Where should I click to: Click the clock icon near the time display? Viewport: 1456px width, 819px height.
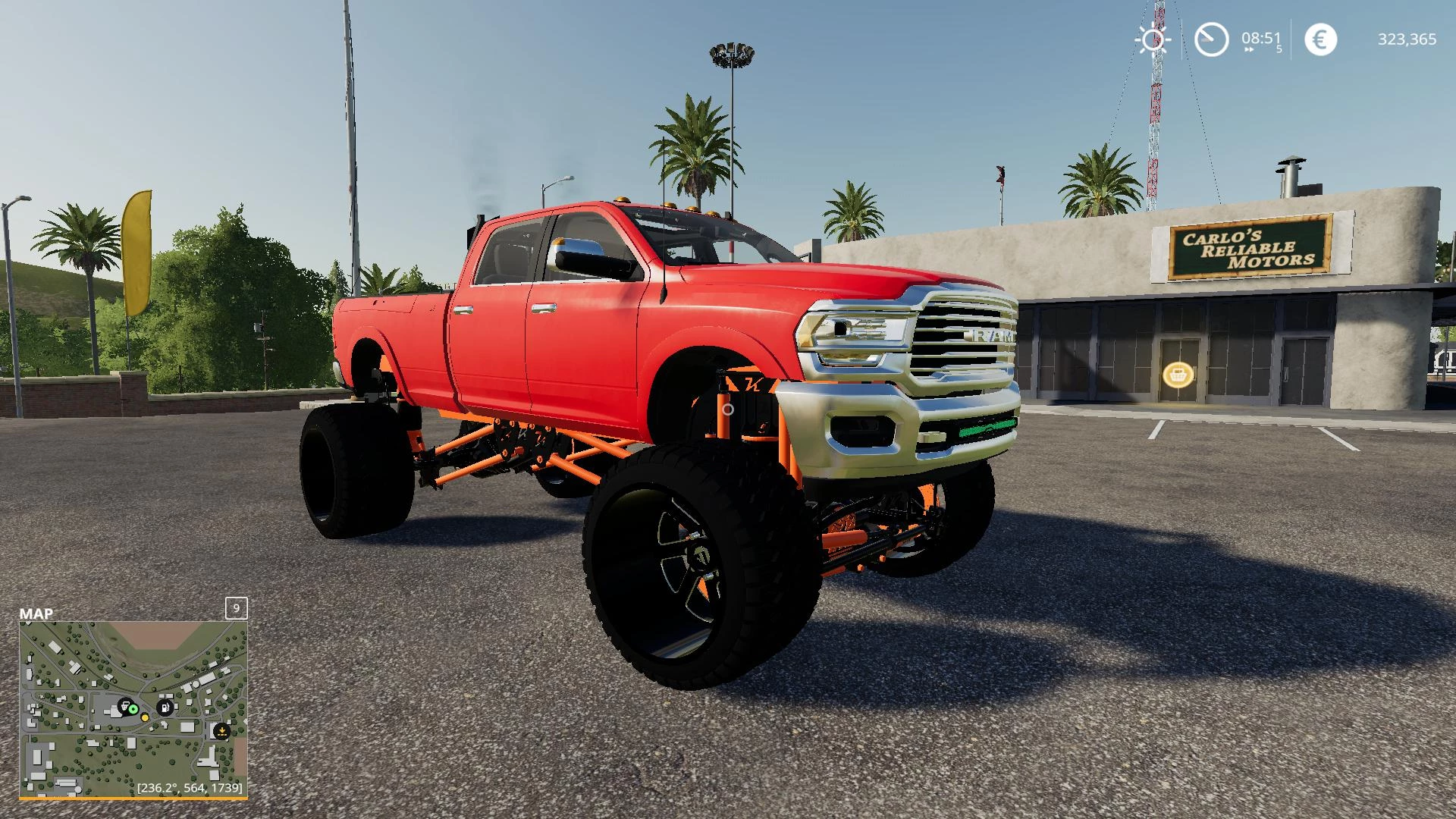pos(1211,38)
